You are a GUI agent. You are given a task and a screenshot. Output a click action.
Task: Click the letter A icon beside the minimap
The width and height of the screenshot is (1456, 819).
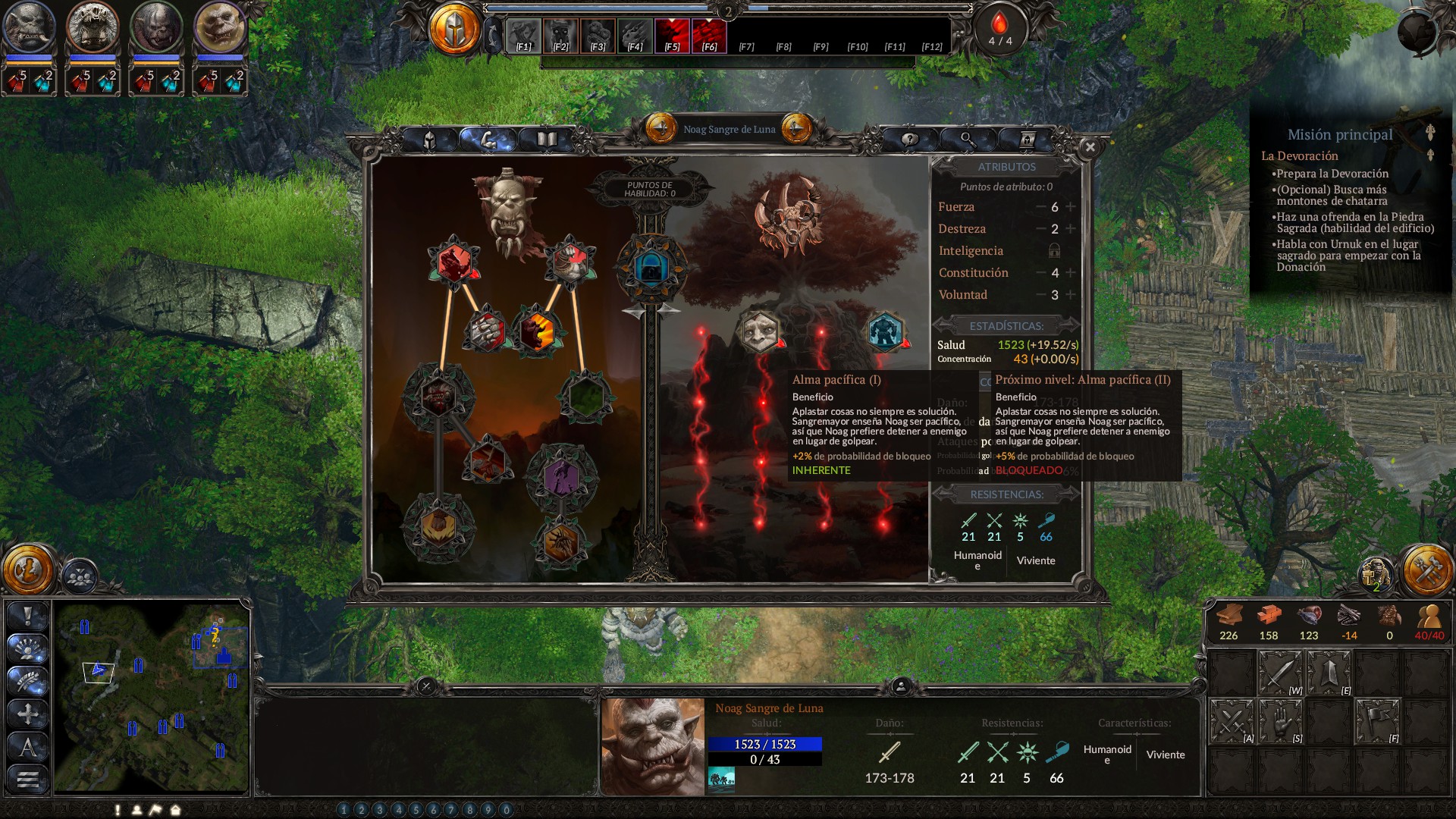tap(27, 746)
